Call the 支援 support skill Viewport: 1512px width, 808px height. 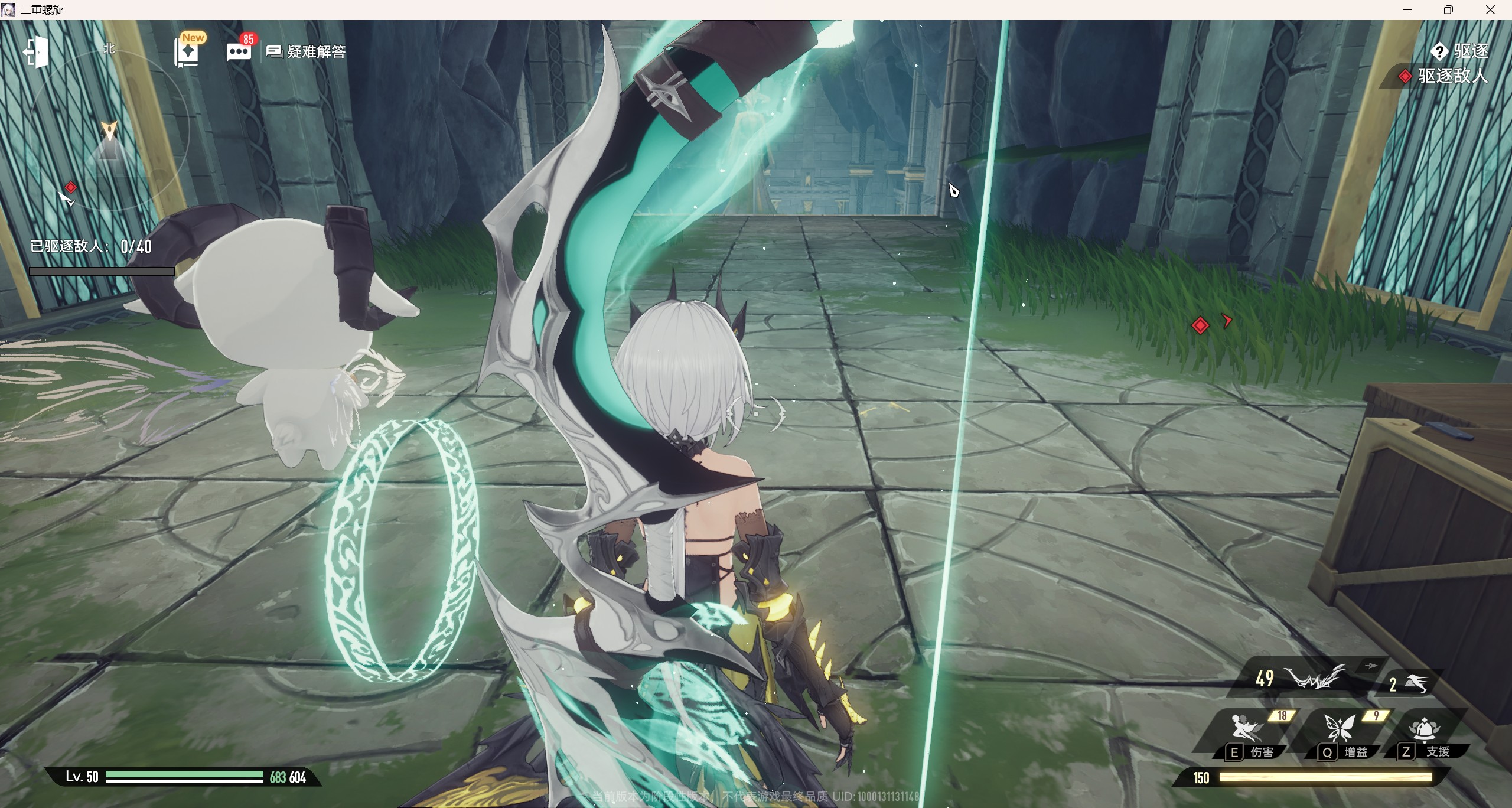click(x=1425, y=731)
